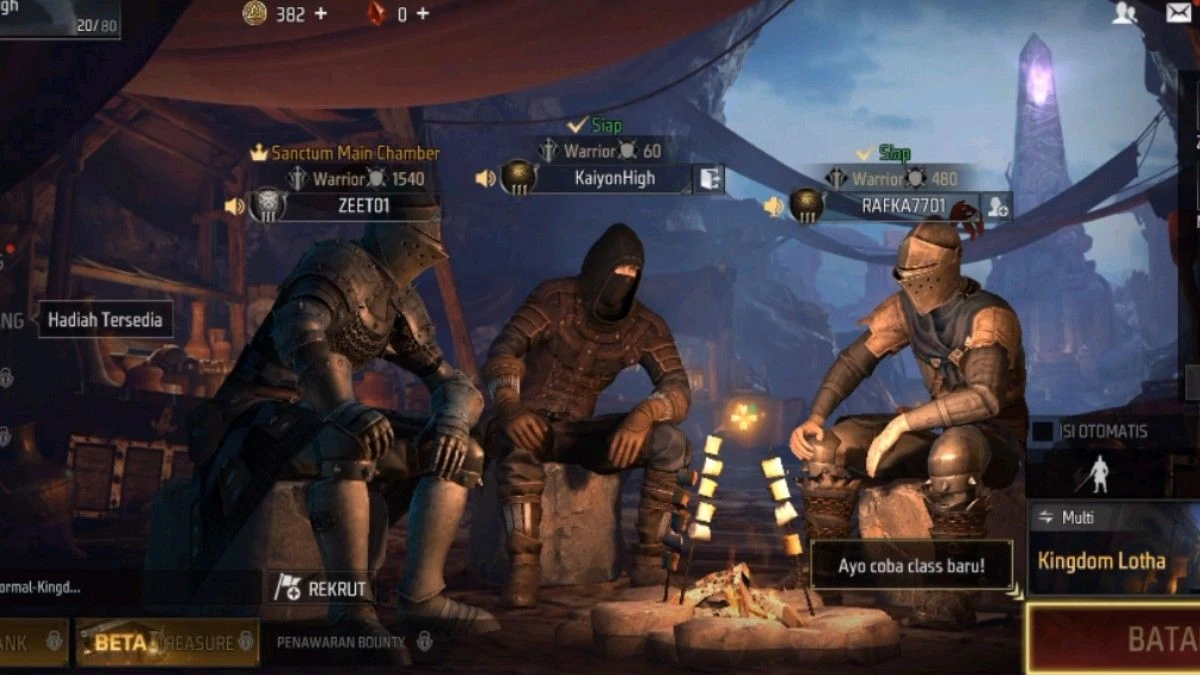The width and height of the screenshot is (1200, 675).
Task: Select the RAFKA7701 player nameplate
Action: pos(901,206)
